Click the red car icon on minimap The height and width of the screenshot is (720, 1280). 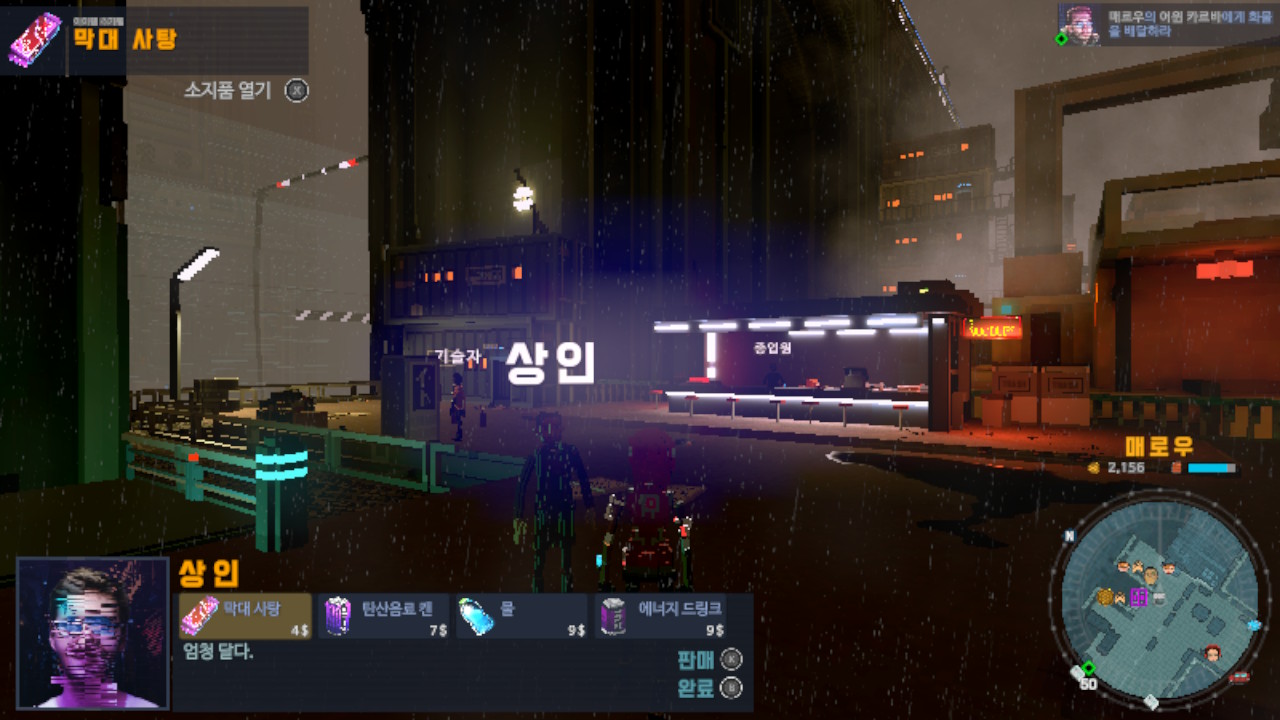[x=1240, y=676]
